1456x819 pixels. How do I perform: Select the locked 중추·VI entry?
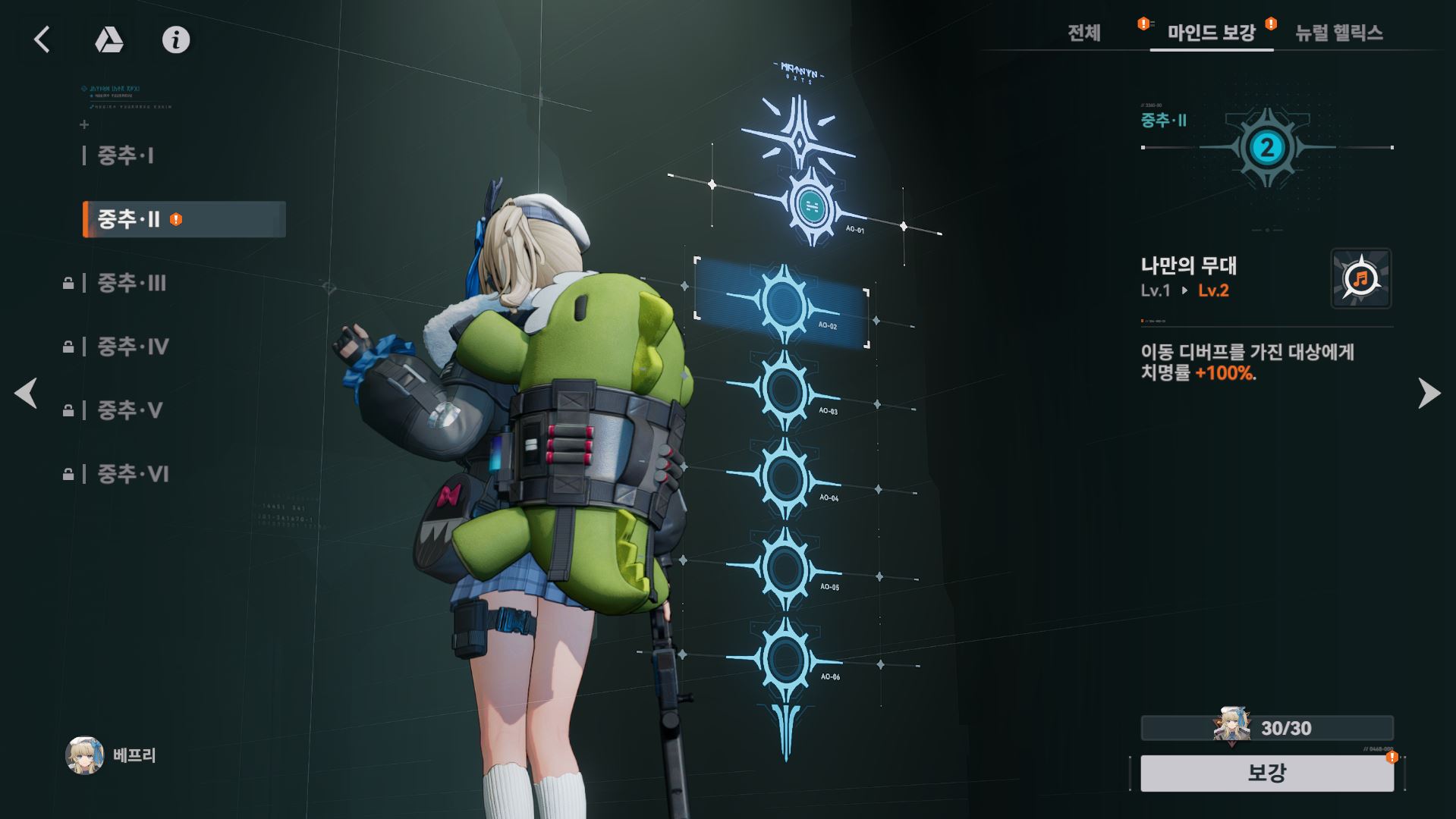133,474
